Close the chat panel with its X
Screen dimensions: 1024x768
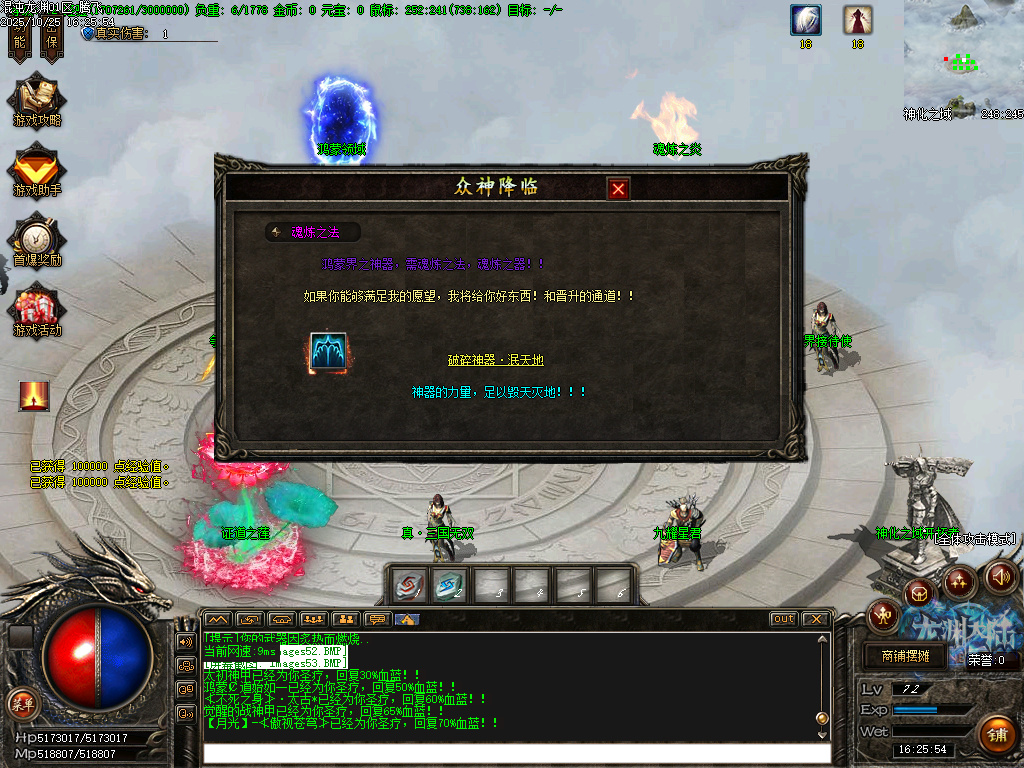pos(815,619)
